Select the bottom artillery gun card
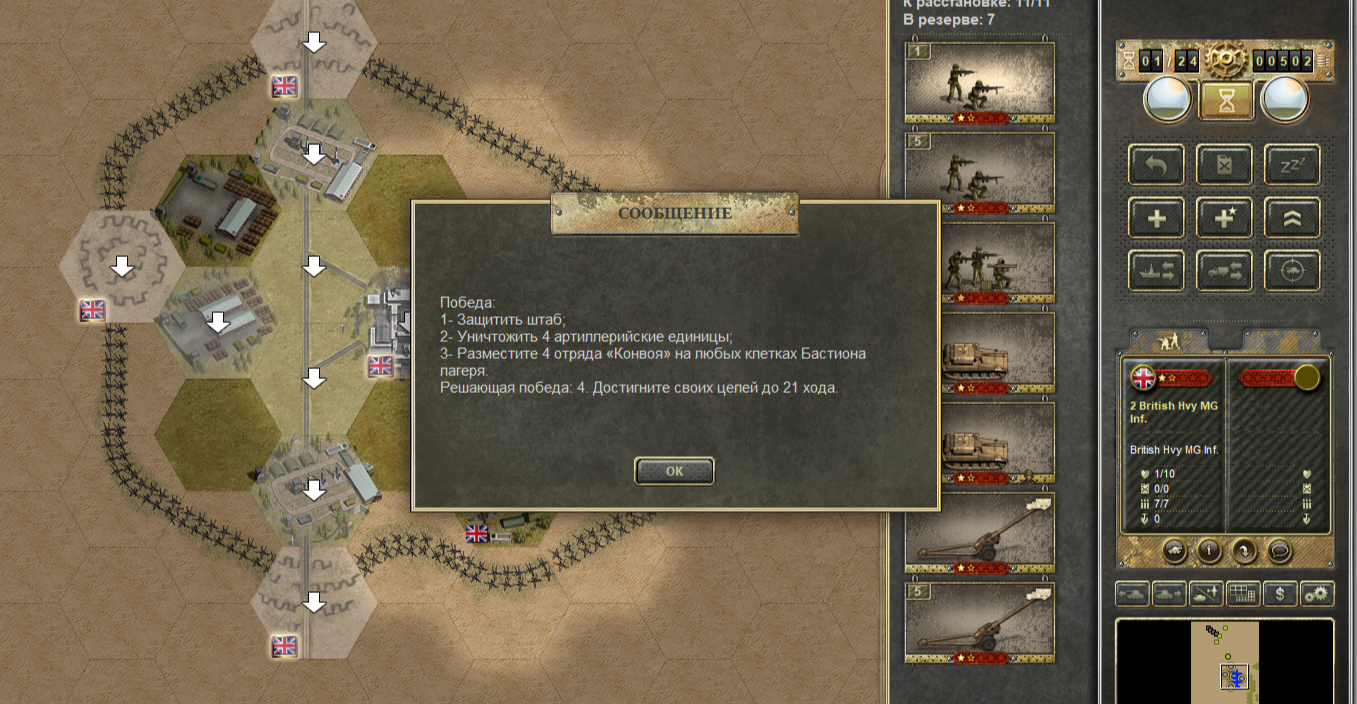1357x704 pixels. [x=979, y=623]
